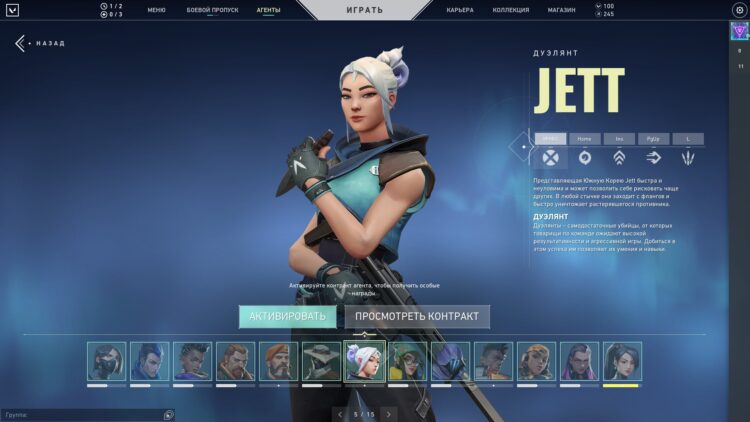View the Tailwind dash ability icon
This screenshot has width=750, height=422.
654,157
